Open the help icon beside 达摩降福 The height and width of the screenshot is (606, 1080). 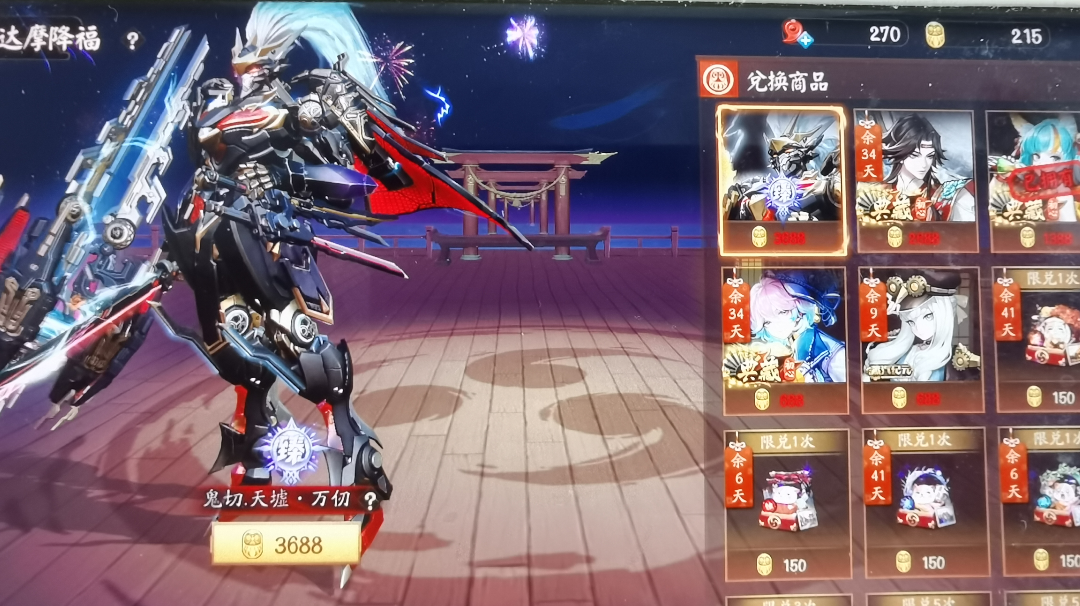(132, 40)
